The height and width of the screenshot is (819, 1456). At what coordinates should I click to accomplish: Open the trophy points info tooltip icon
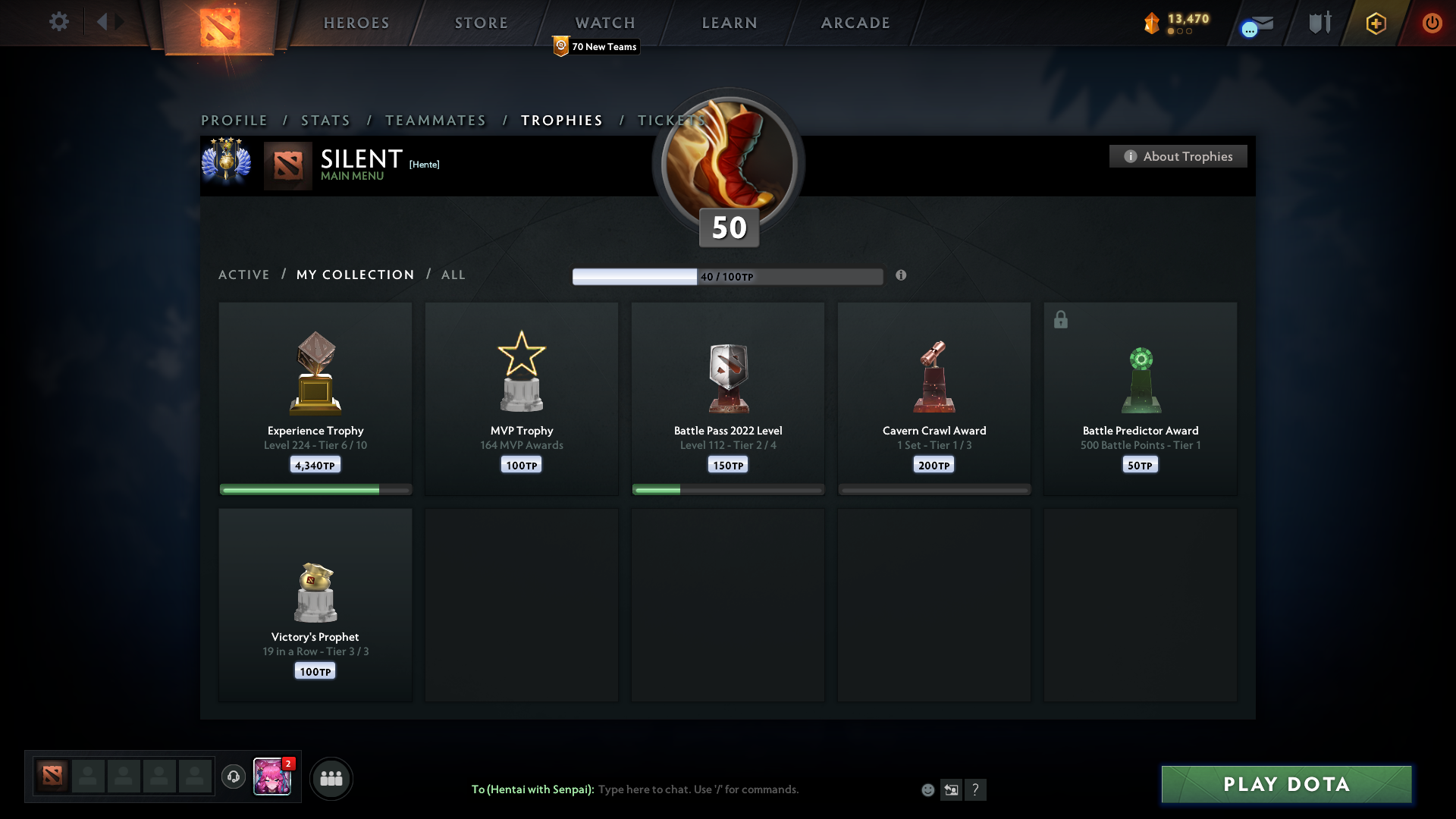[902, 276]
